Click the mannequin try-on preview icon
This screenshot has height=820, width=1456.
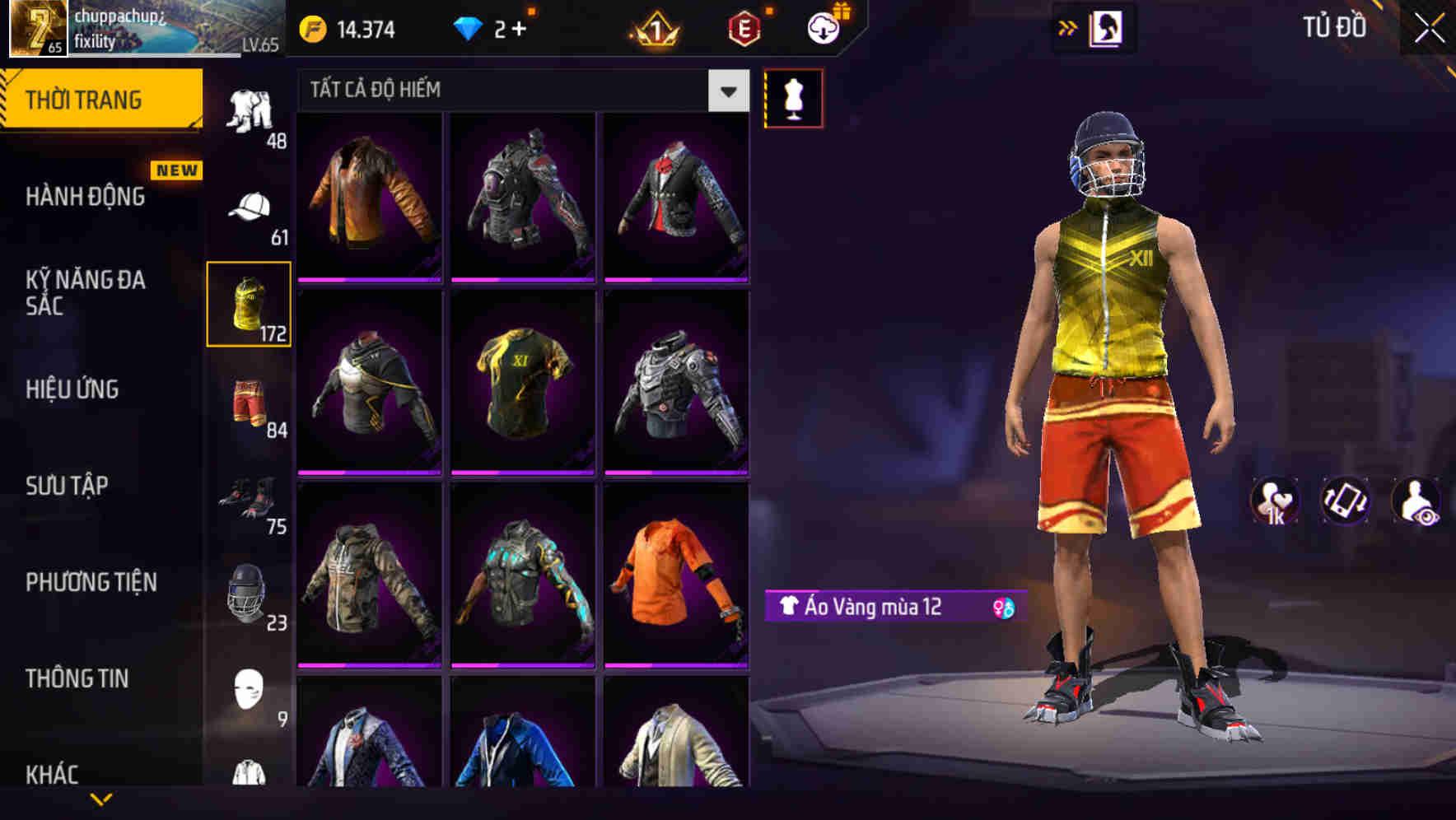click(794, 96)
